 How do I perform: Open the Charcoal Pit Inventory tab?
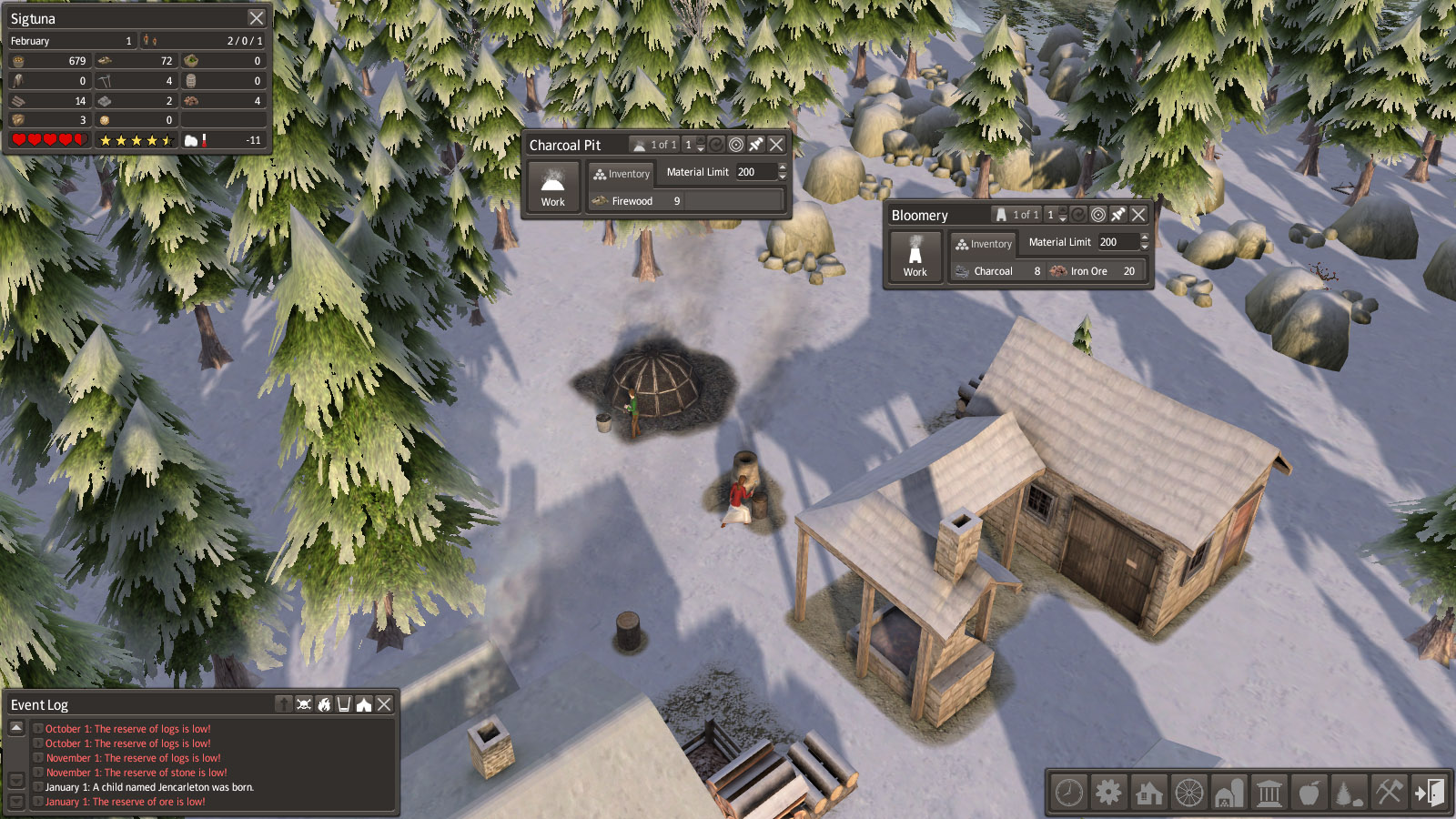click(622, 174)
